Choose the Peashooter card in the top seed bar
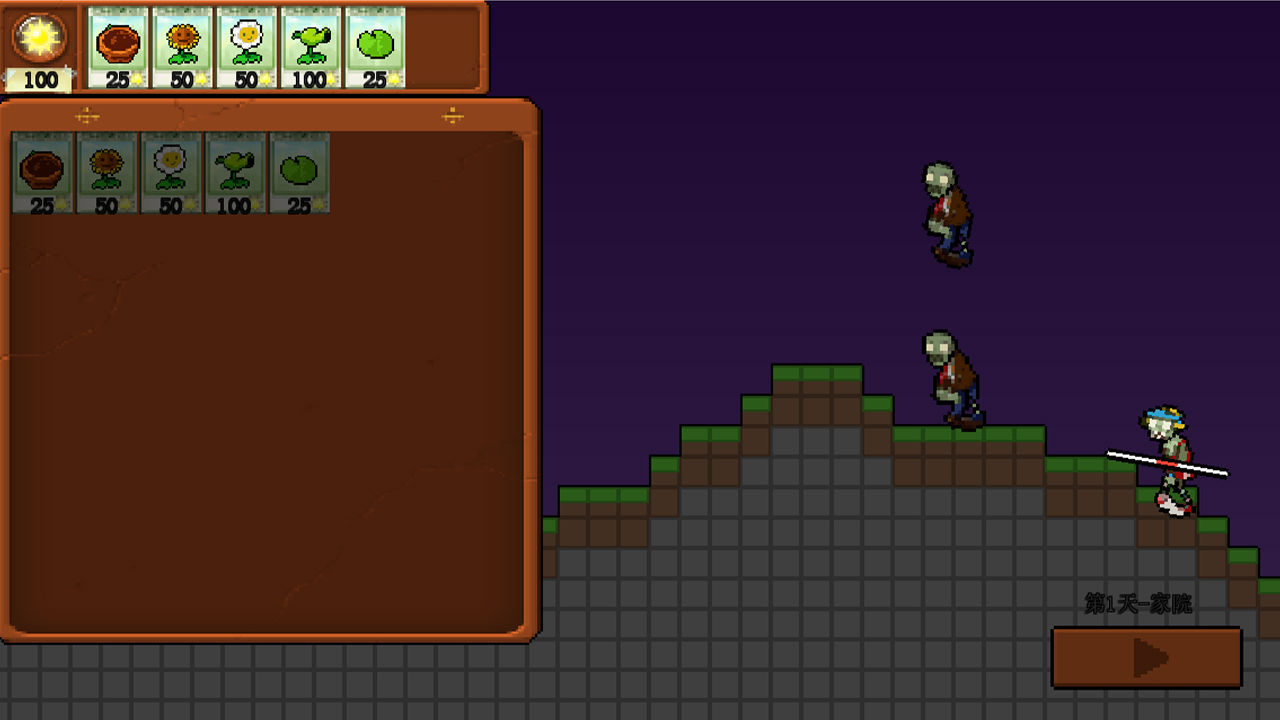Image resolution: width=1280 pixels, height=720 pixels. 310,48
